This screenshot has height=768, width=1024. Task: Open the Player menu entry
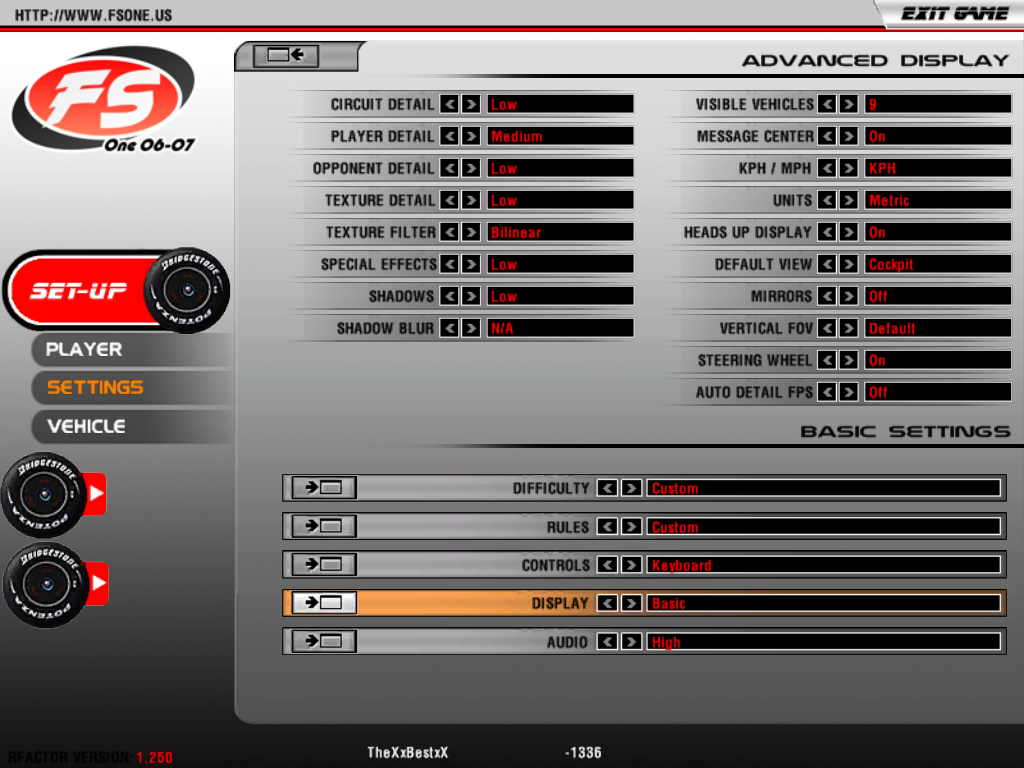click(84, 349)
